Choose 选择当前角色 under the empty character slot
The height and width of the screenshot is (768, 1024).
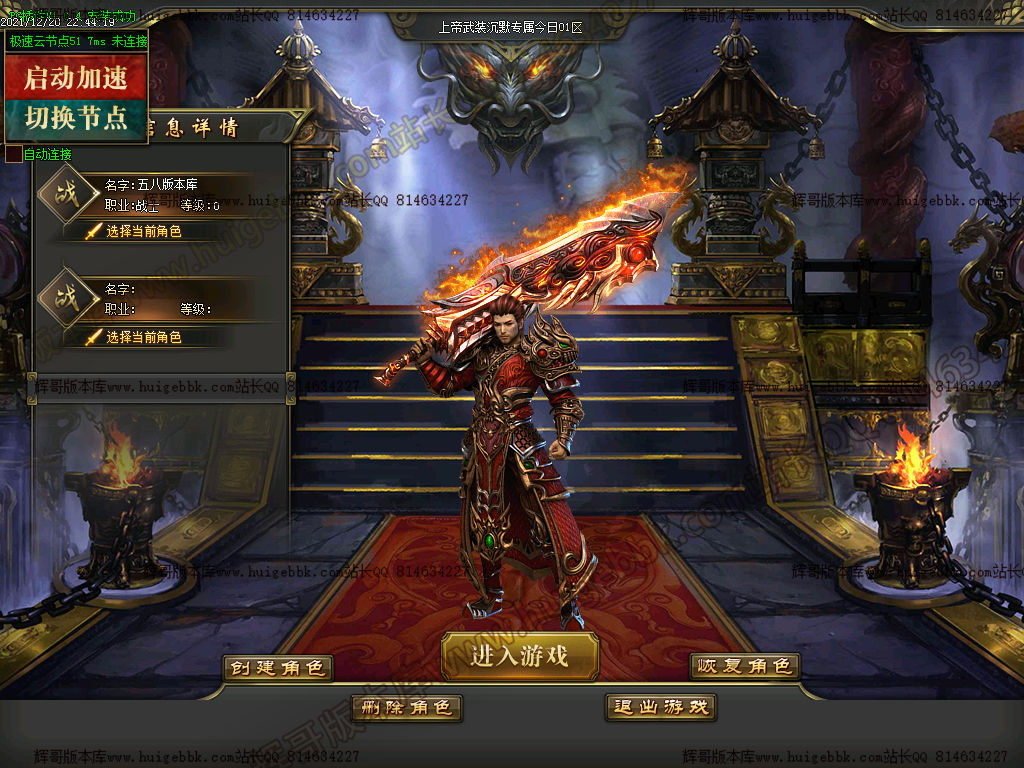(143, 337)
